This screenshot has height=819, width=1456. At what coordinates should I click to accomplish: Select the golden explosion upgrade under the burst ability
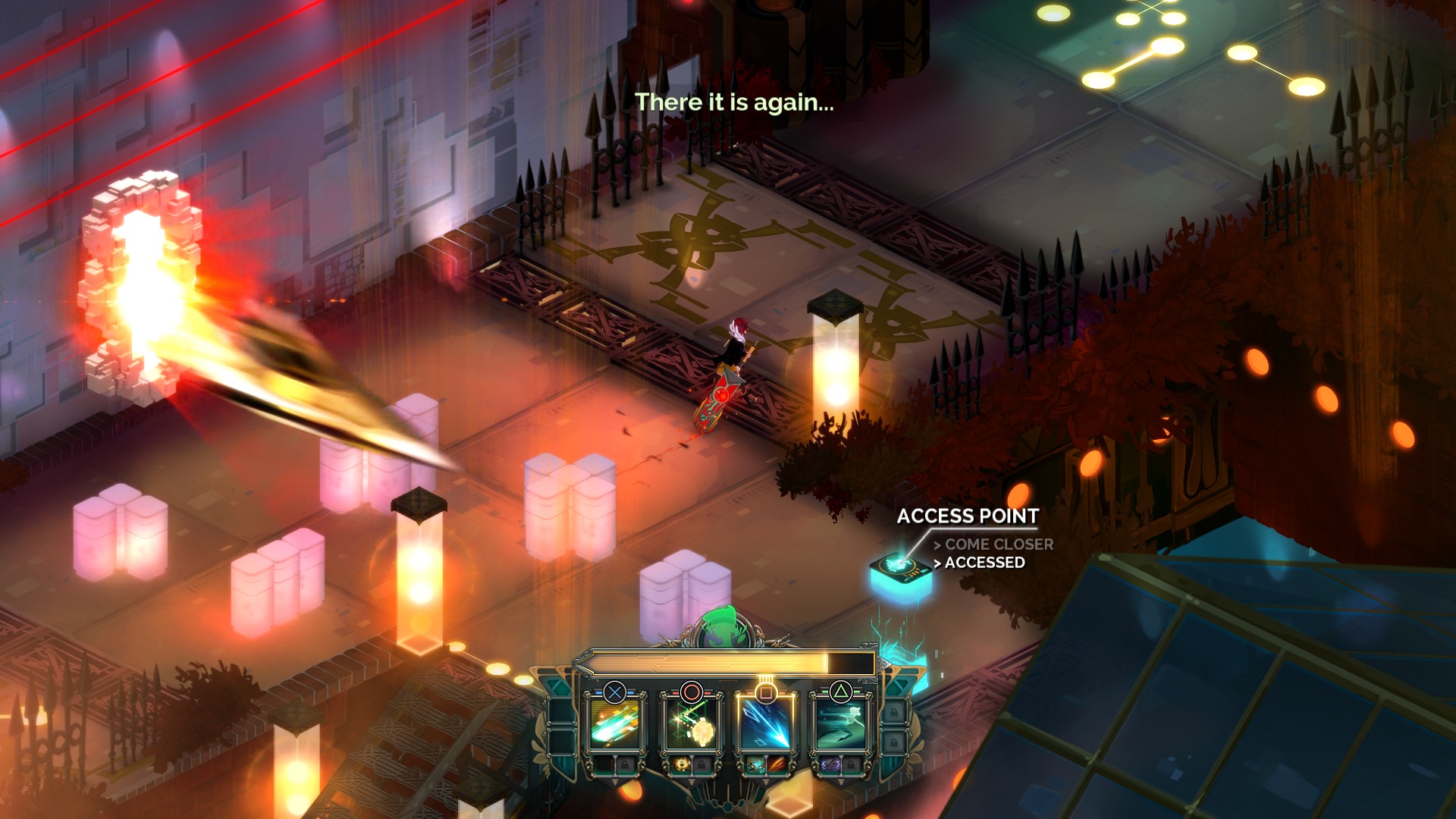click(680, 764)
